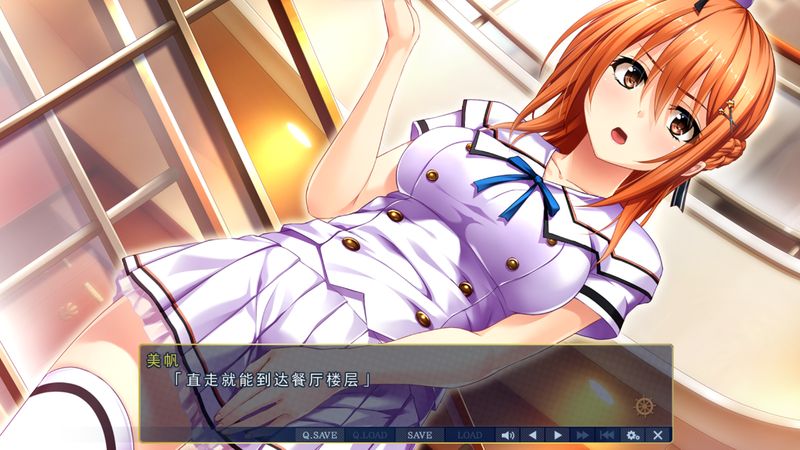Go back with the left arrow button

(532, 435)
